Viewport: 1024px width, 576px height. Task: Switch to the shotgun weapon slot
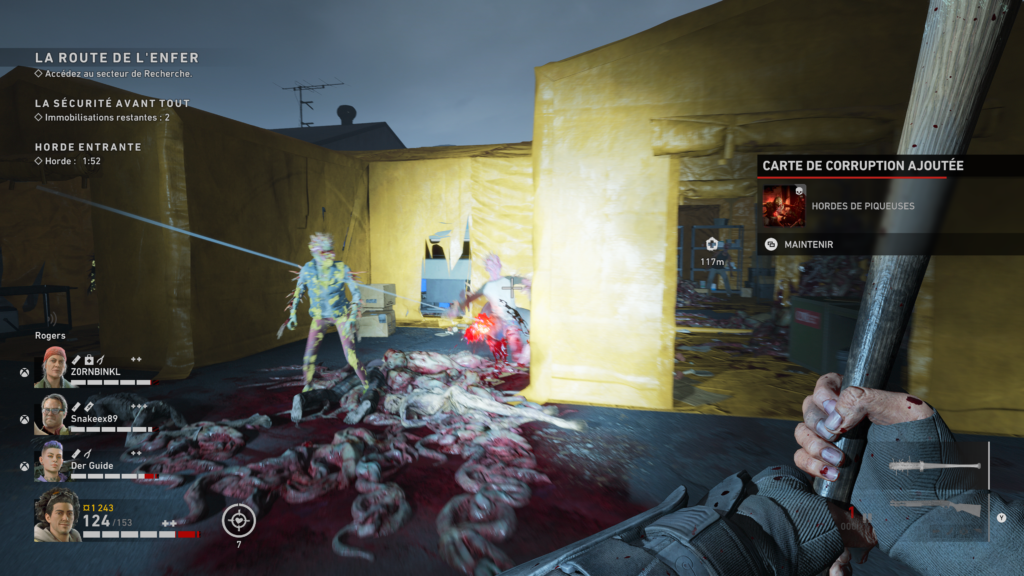pyautogui.click(x=934, y=508)
